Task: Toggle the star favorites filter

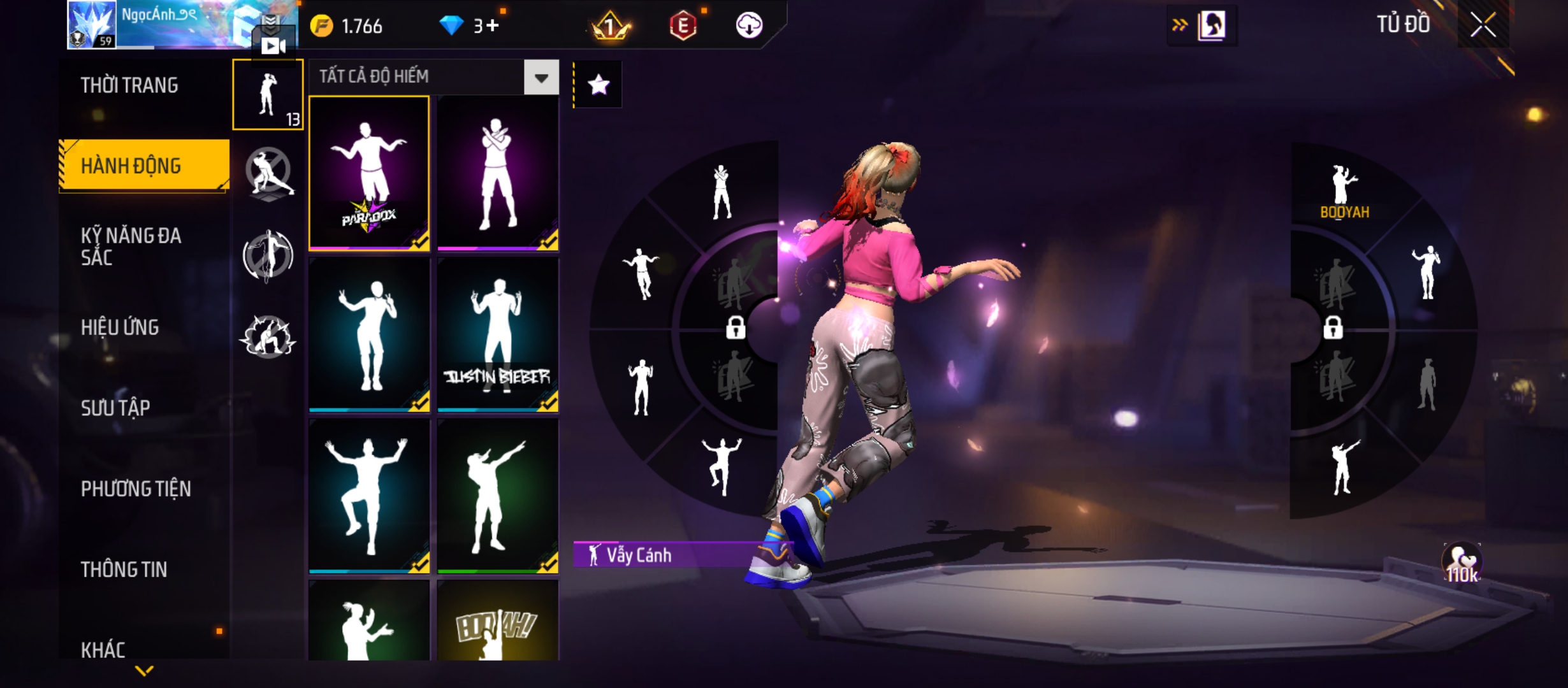Action: tap(598, 85)
